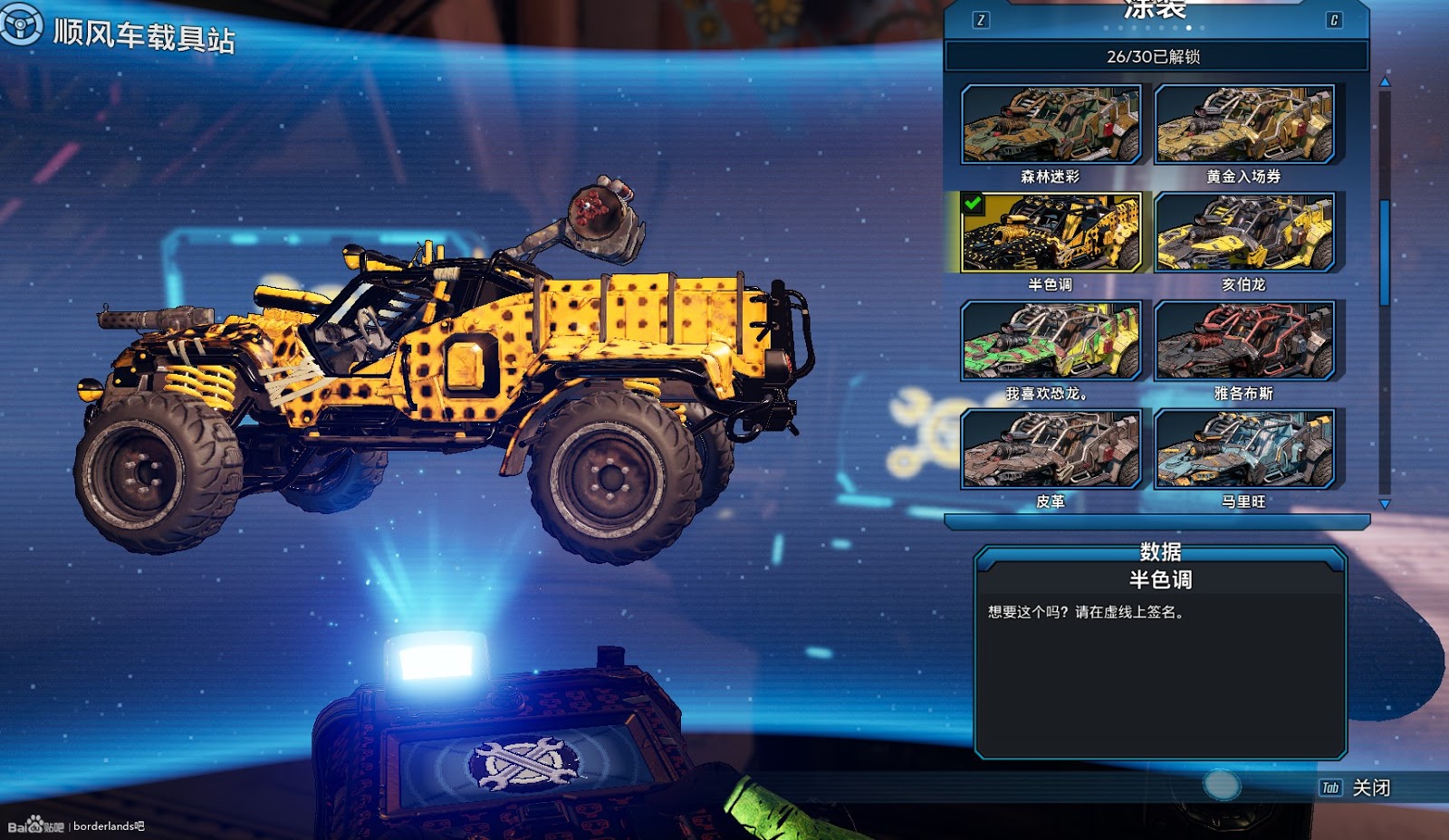
Task: Pick the 马里旺 blue skin
Action: pyautogui.click(x=1244, y=449)
